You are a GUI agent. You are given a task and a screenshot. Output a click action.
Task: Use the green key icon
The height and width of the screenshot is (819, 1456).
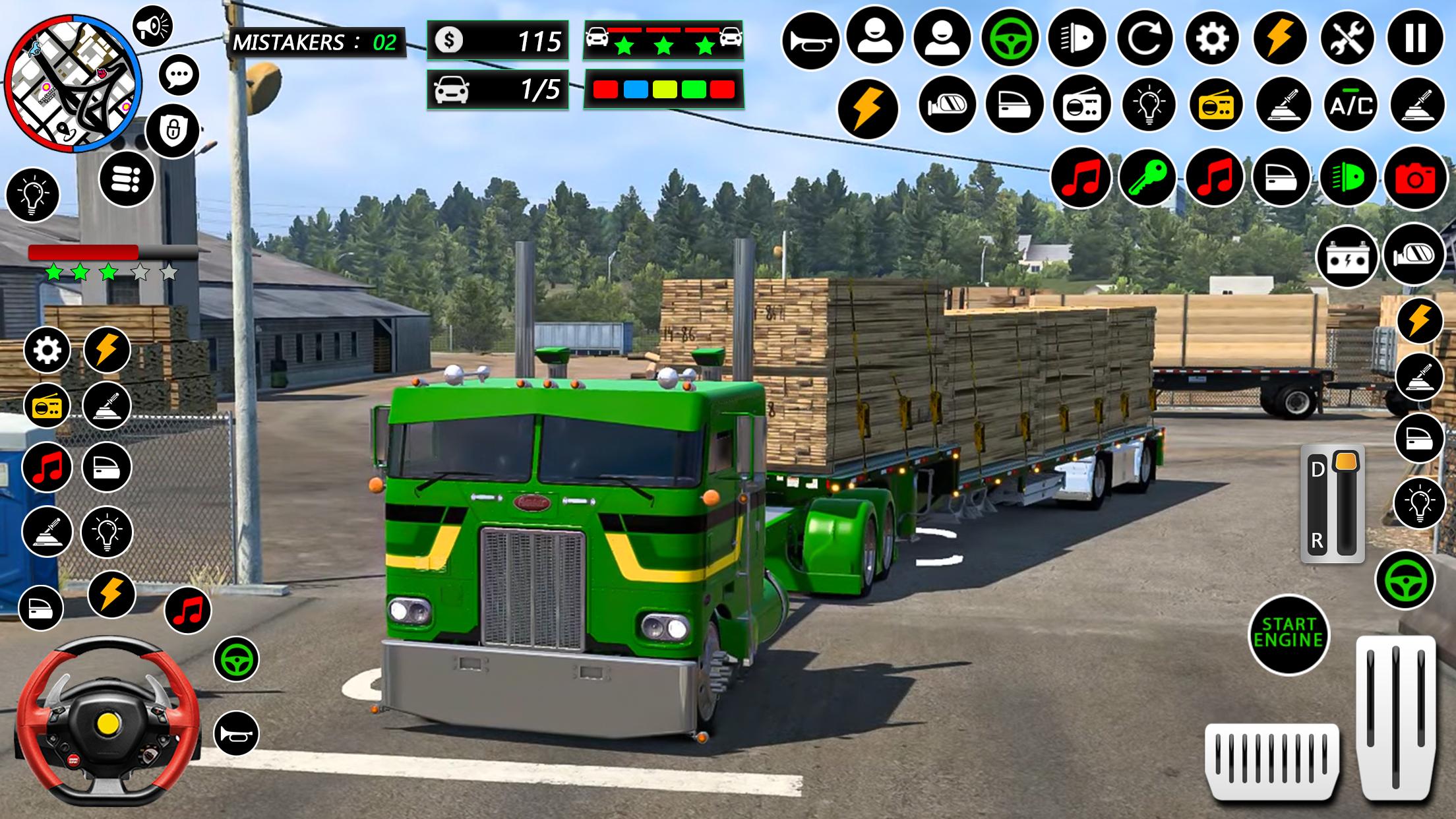[1147, 178]
